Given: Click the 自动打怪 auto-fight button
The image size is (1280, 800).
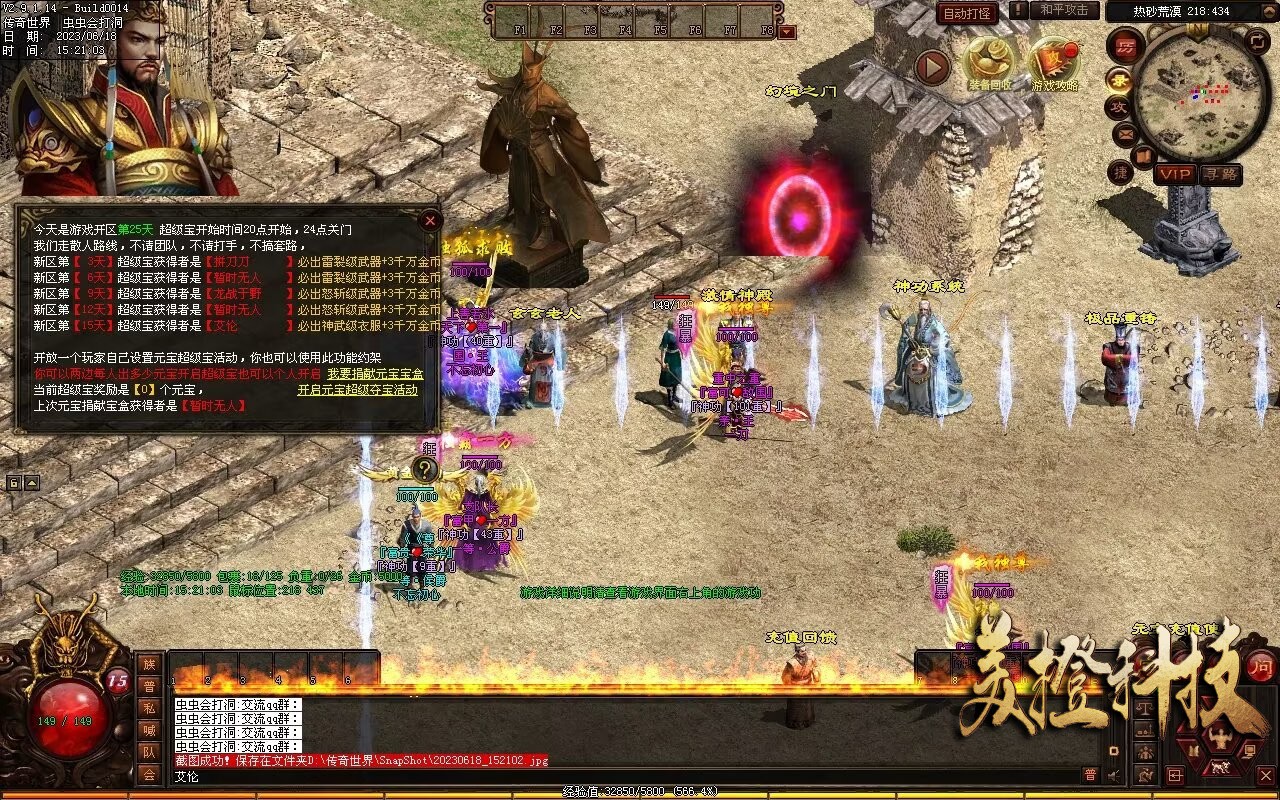Looking at the screenshot, I should (x=967, y=13).
